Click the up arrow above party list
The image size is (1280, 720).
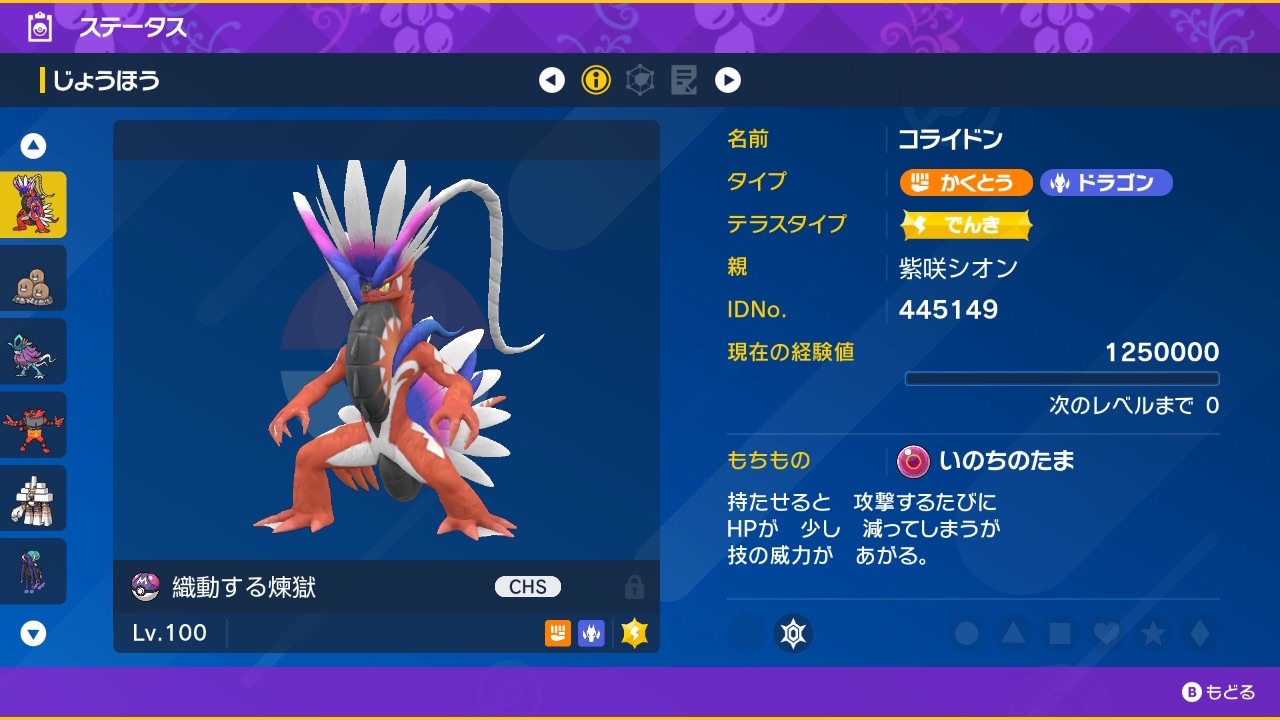[33, 145]
